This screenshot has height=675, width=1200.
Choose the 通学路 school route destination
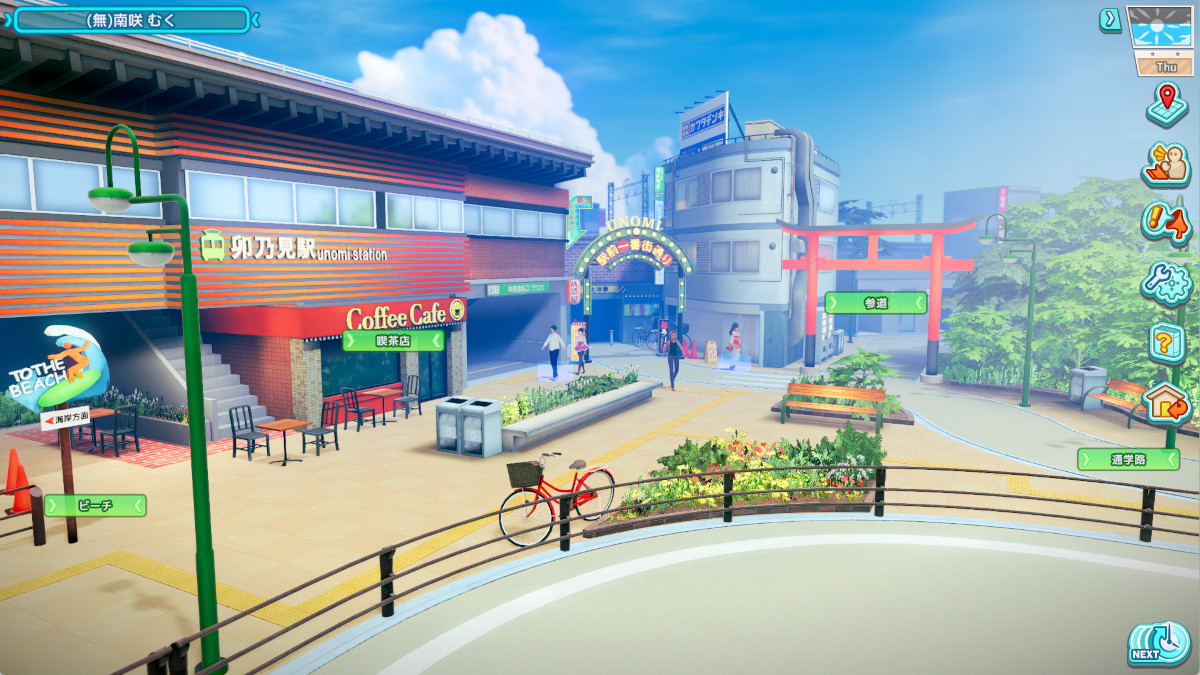coord(1128,459)
